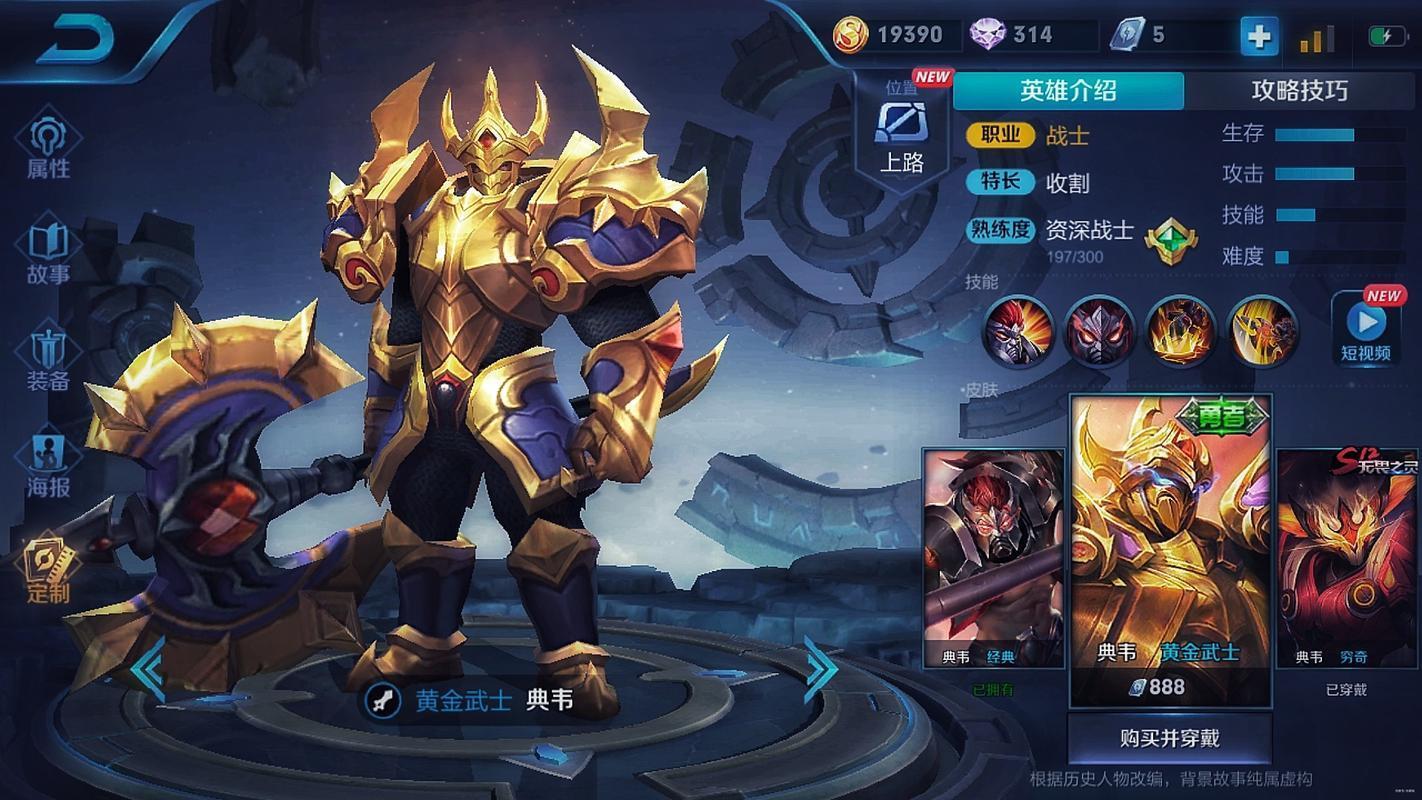The height and width of the screenshot is (800, 1422).
Task: Open the 属性 attributes panel
Action: [48, 148]
